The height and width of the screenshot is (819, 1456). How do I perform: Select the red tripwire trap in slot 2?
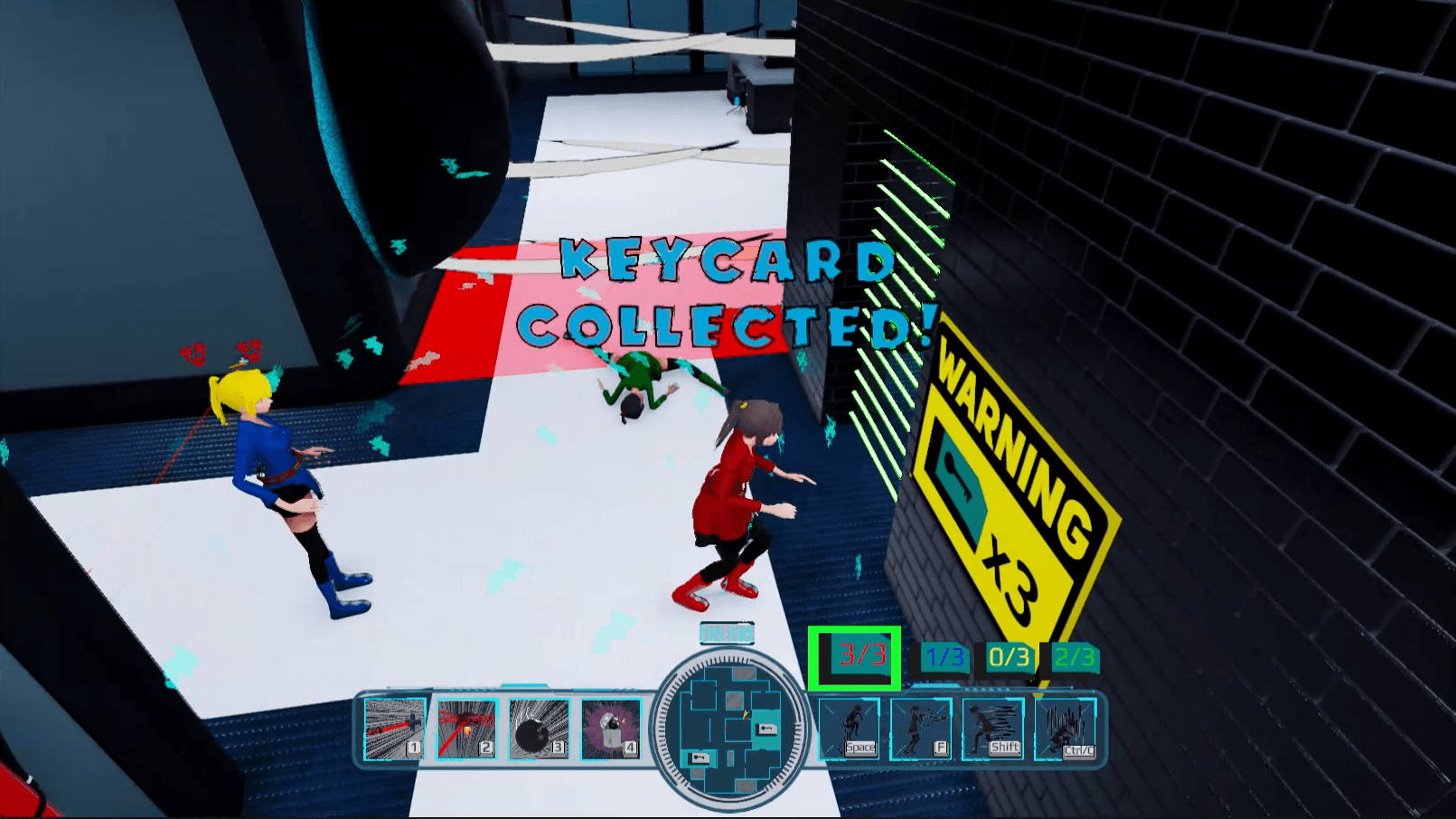click(466, 728)
